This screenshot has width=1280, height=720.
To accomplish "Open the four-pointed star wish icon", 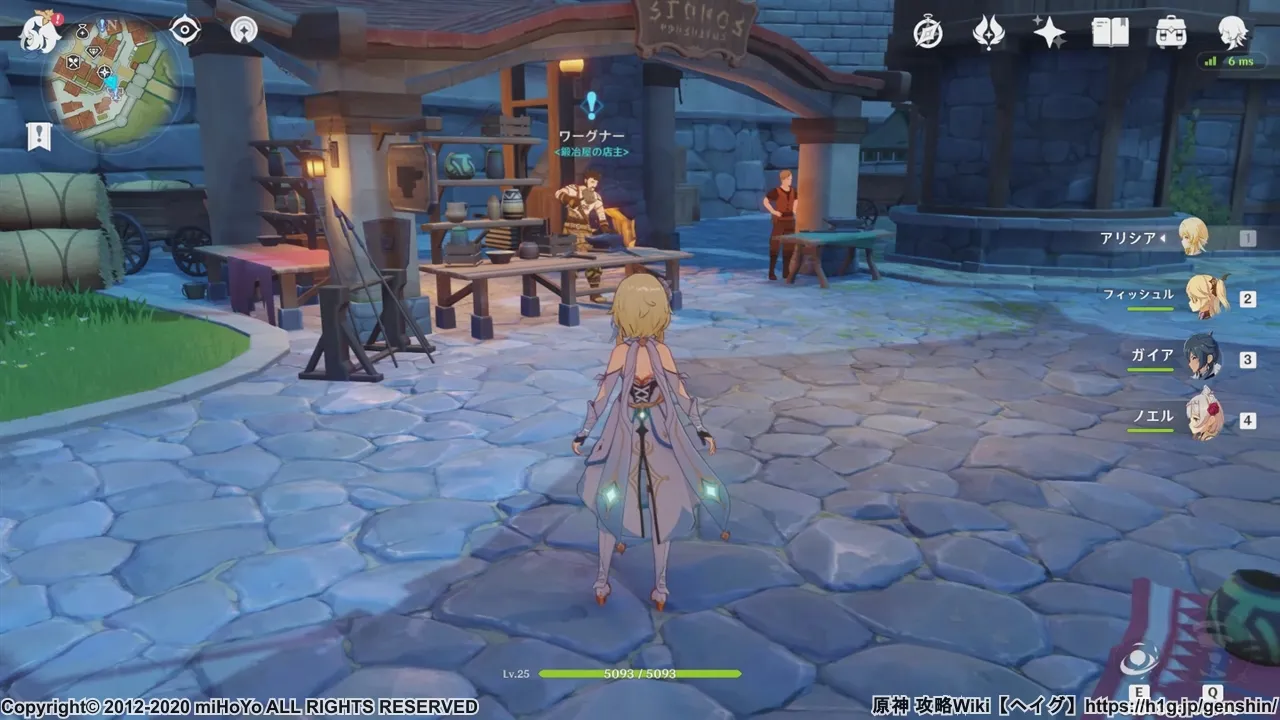I will coord(1049,33).
